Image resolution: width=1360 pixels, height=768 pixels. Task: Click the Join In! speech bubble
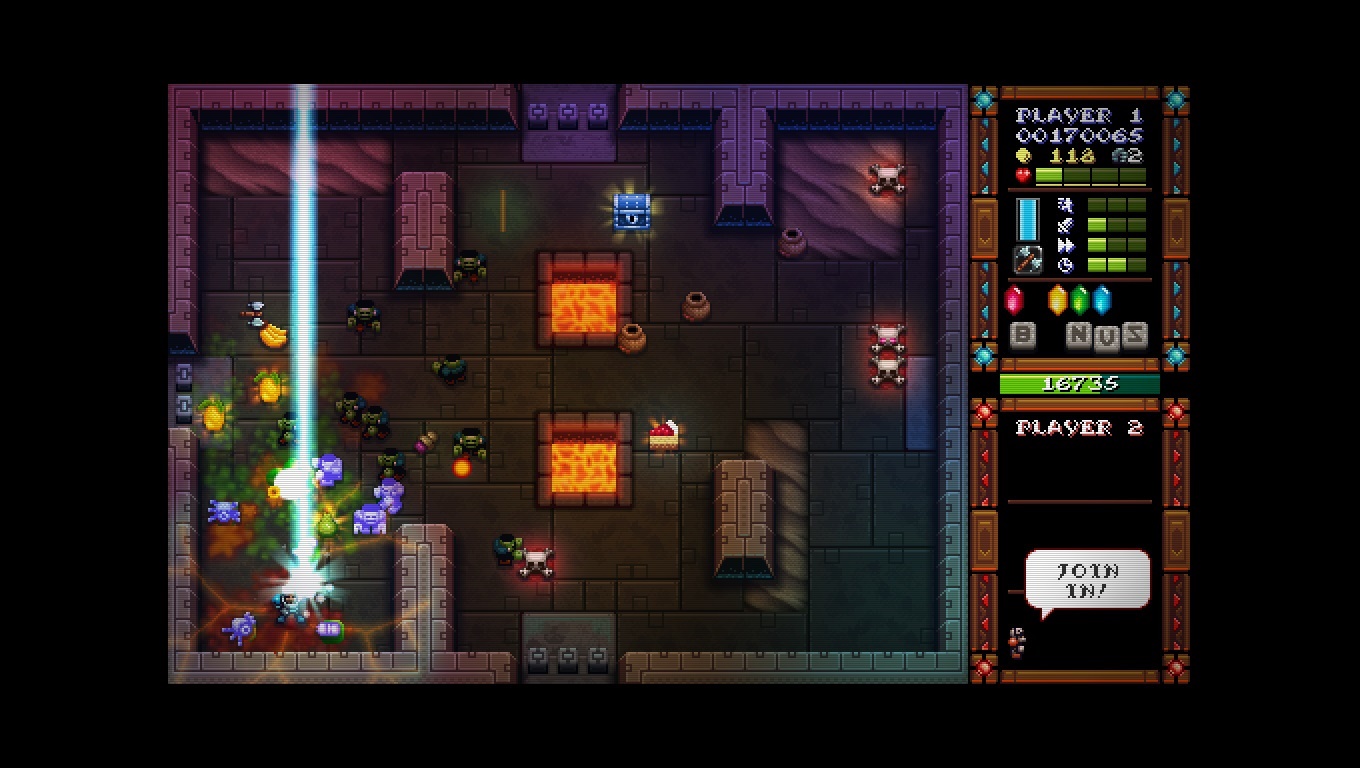click(x=1087, y=579)
